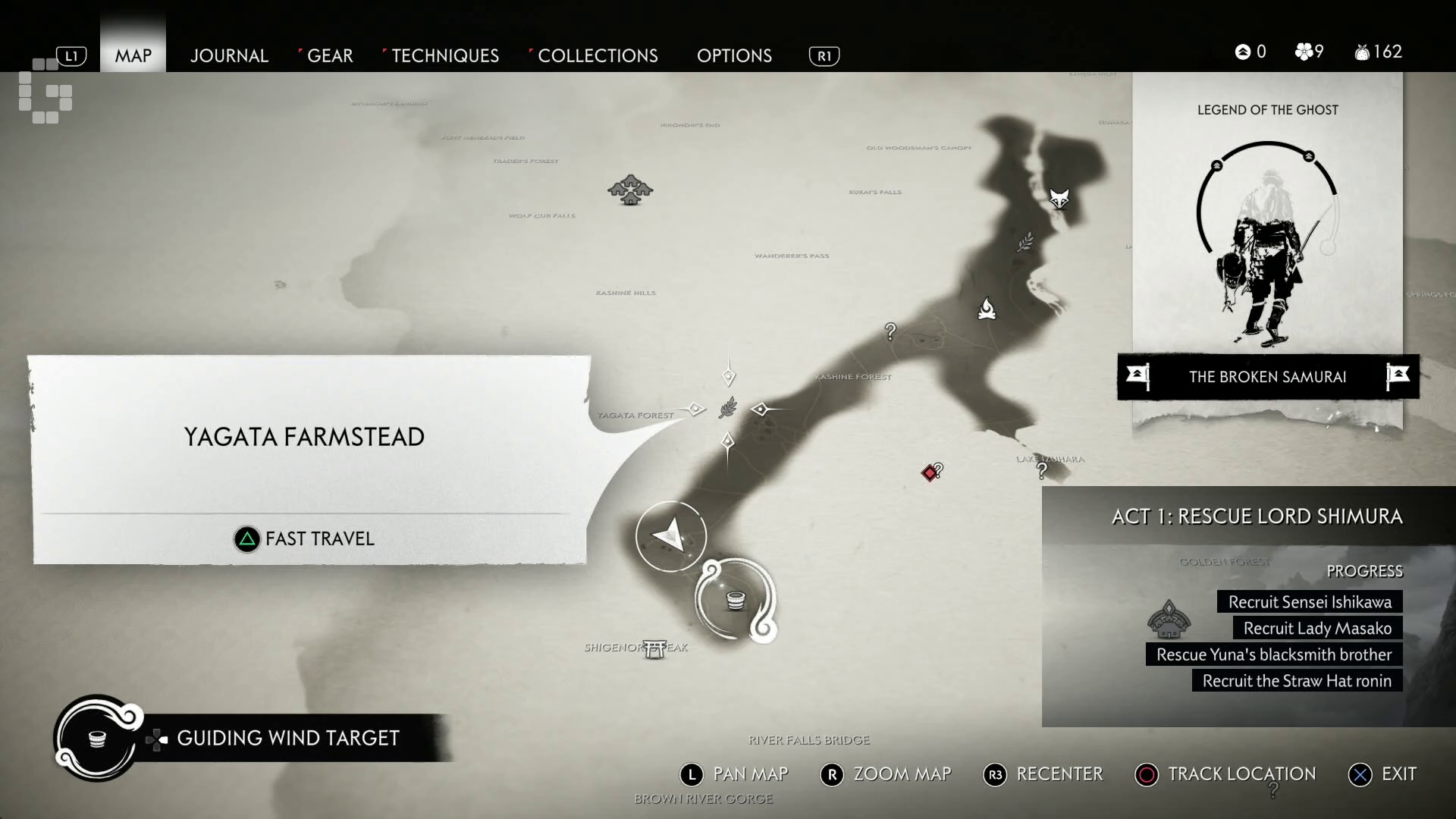The height and width of the screenshot is (819, 1456).
Task: Select the question mark near Kashine Forest
Action: (890, 331)
